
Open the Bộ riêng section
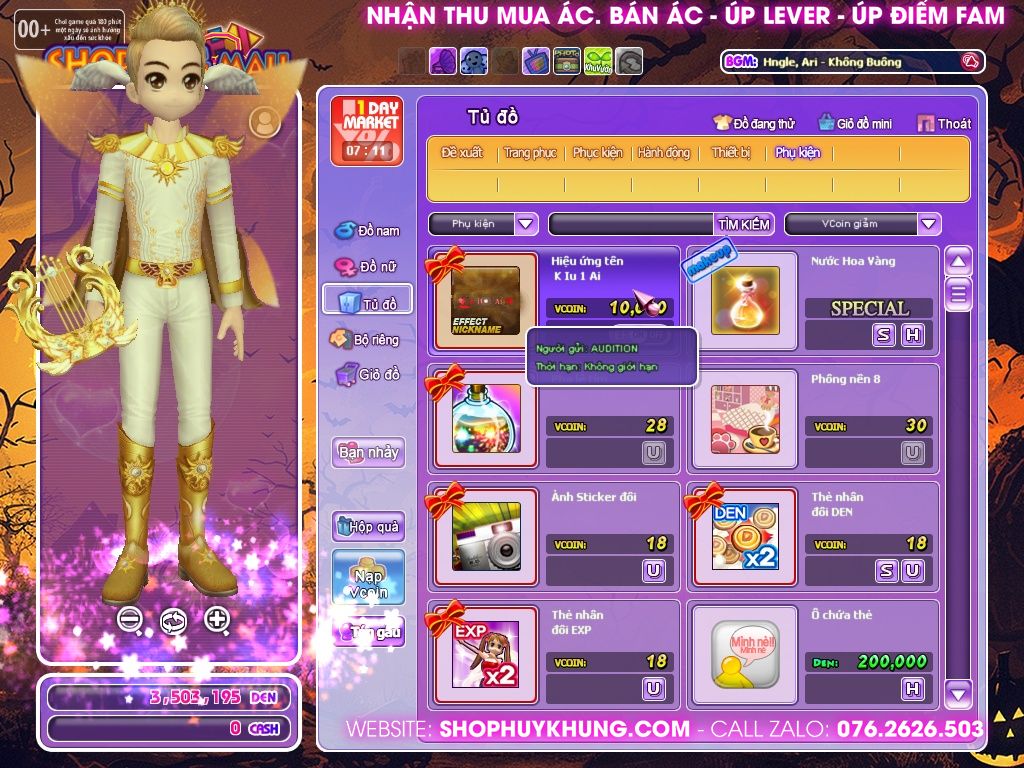point(366,339)
